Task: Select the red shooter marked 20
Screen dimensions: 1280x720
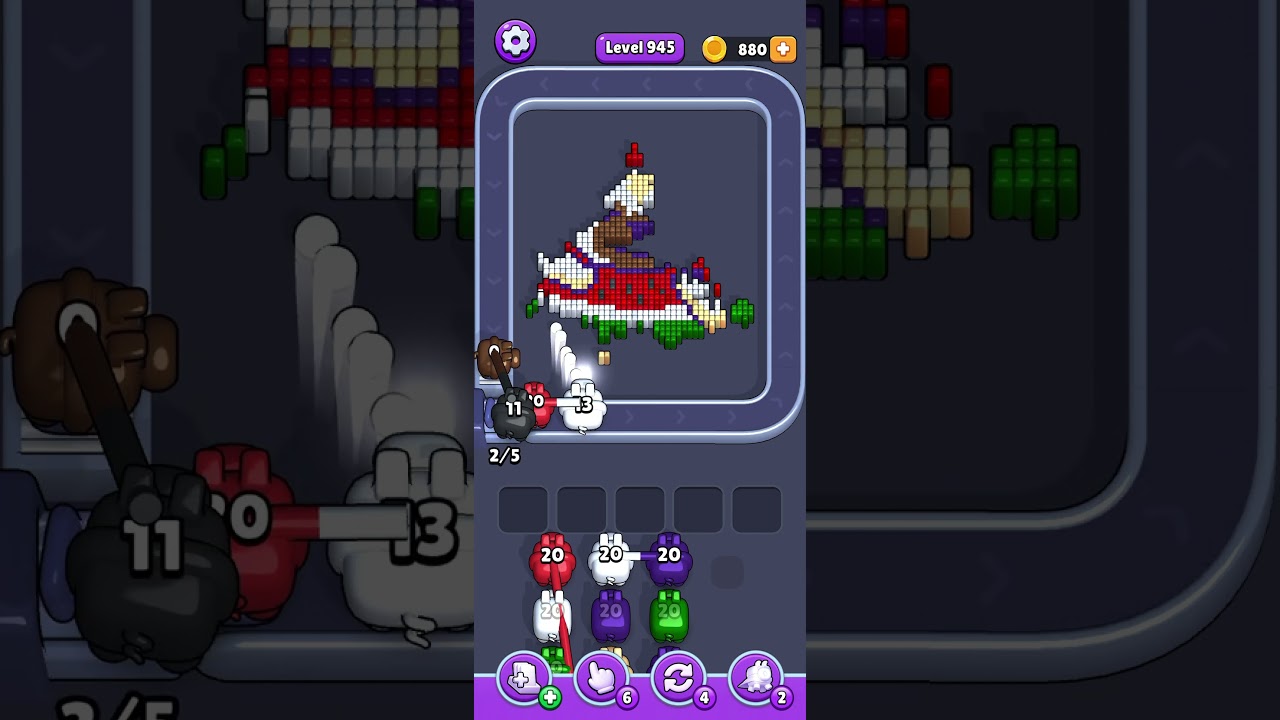Action: coord(552,562)
